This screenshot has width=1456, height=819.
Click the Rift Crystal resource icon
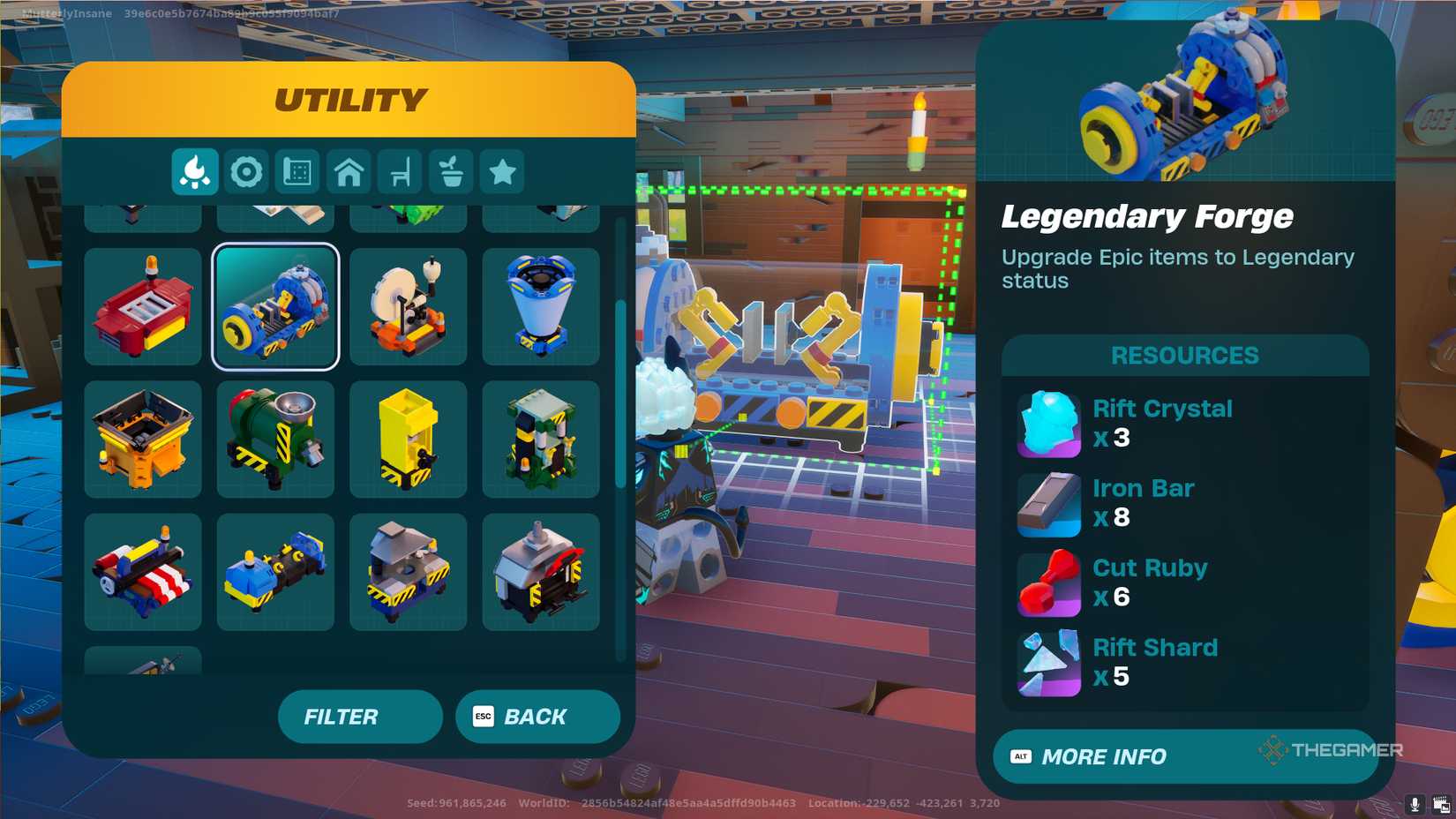[x=1048, y=424]
